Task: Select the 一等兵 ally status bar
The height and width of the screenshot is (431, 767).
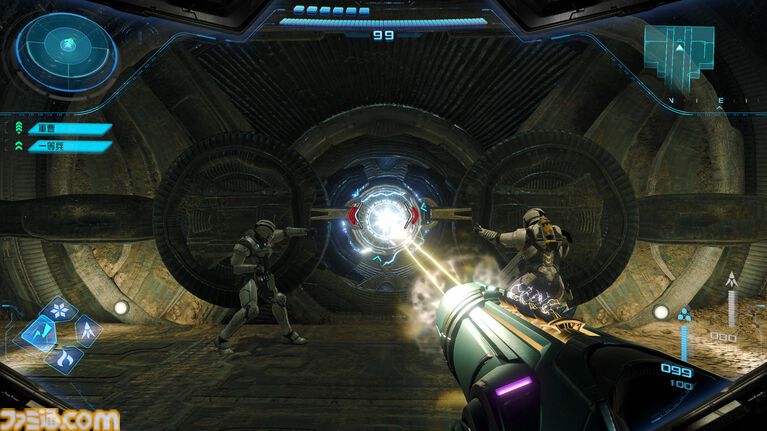Action: (x=68, y=146)
